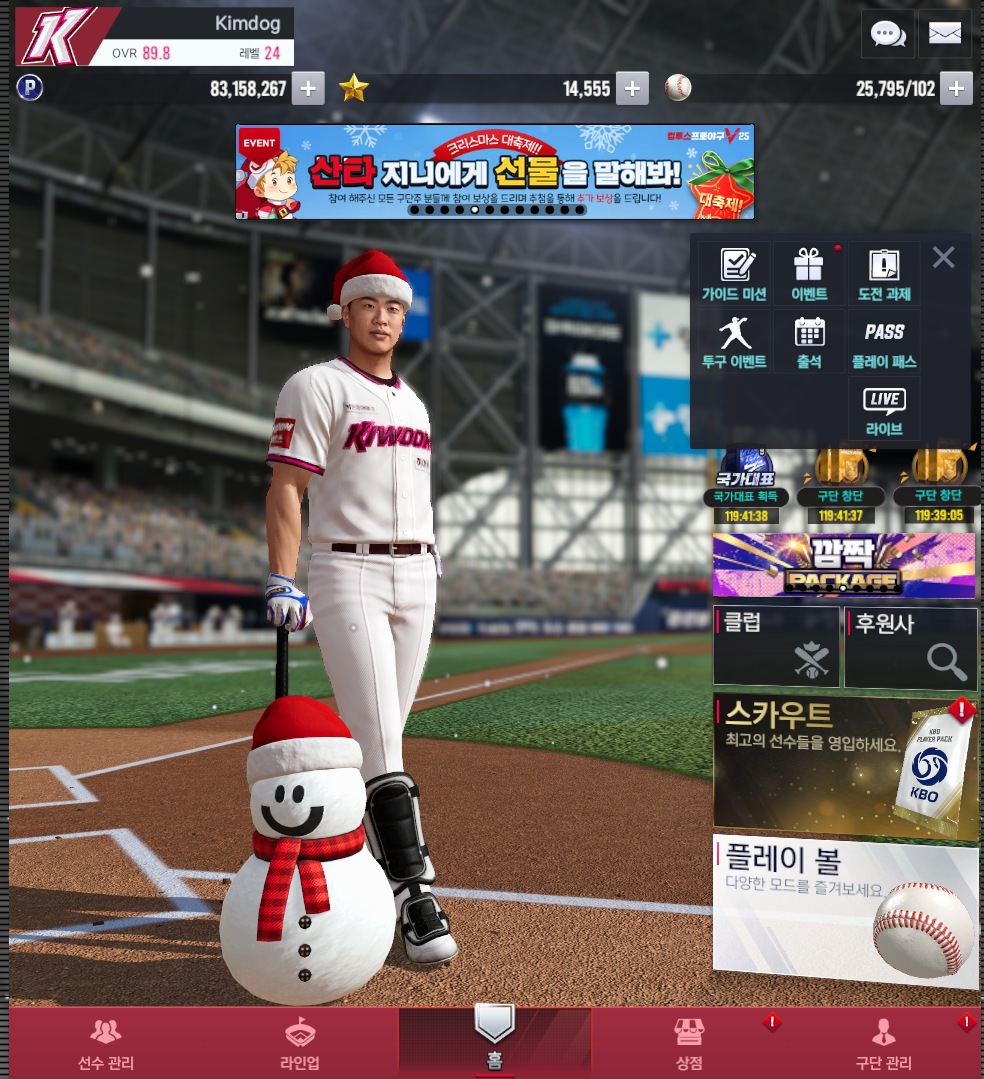Open the 후원사 sponsor panel

point(911,647)
